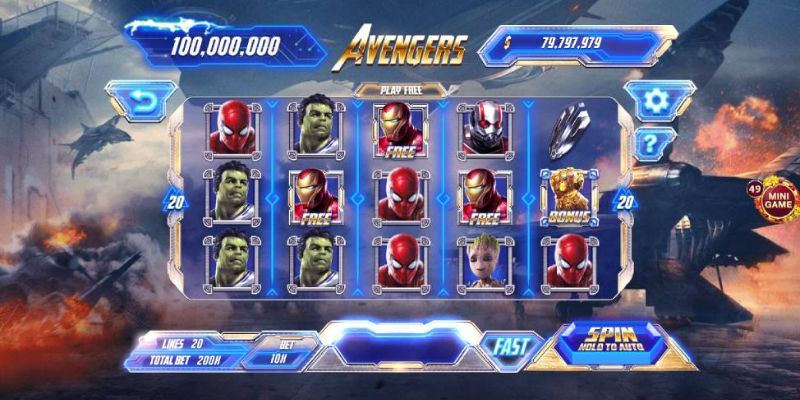This screenshot has height=400, width=800.
Task: Toggle the FAST spin mode
Action: coord(511,347)
